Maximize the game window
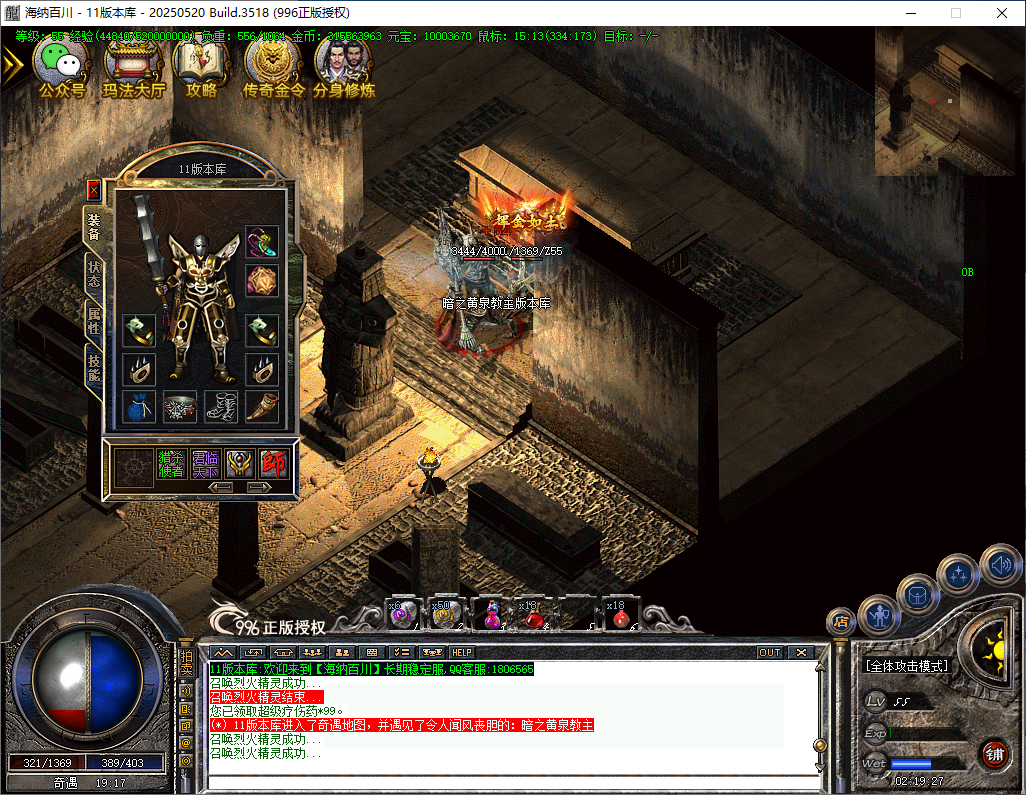The width and height of the screenshot is (1026, 795). 955,13
